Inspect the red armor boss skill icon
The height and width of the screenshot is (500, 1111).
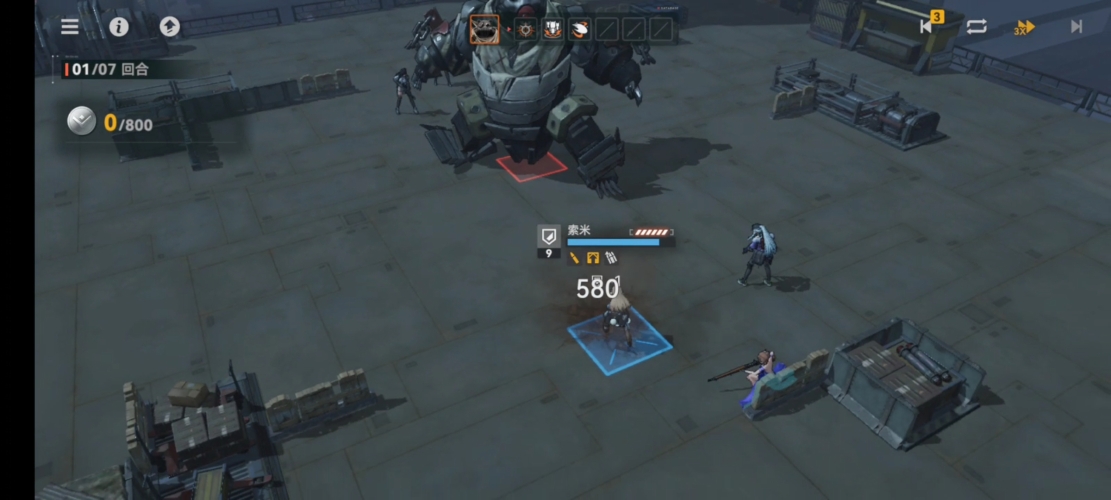pyautogui.click(x=552, y=29)
